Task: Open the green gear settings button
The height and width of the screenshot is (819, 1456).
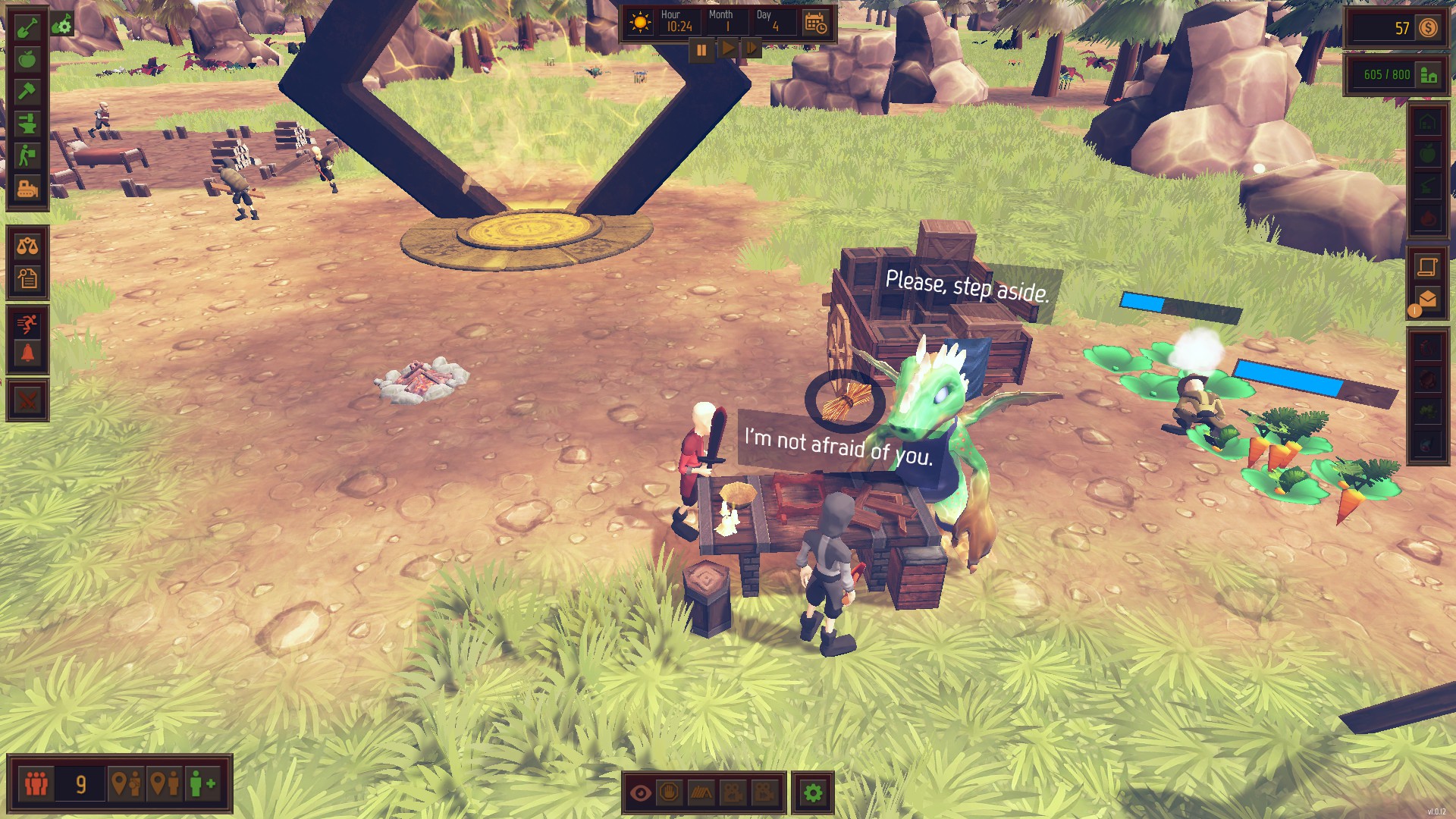Action: [x=813, y=793]
